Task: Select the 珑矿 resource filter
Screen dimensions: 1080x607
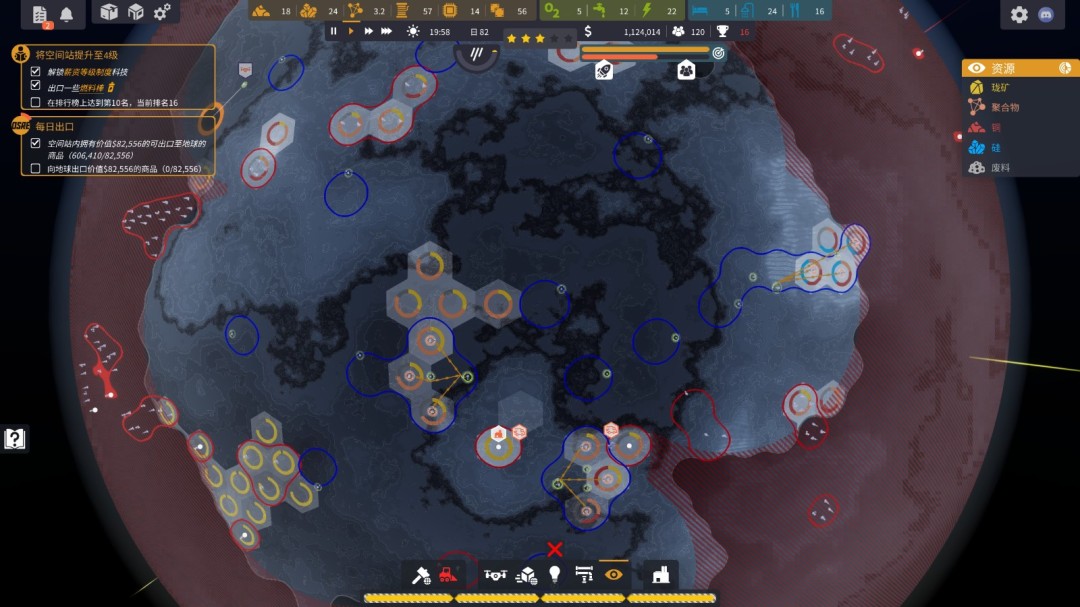Action: 1000,88
